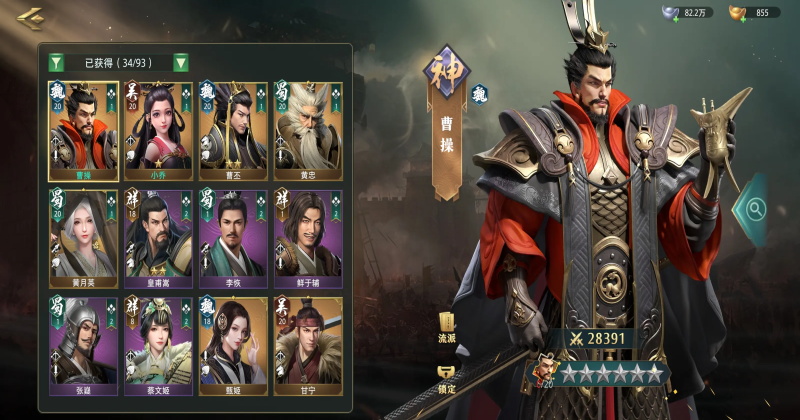This screenshot has width=800, height=420.
Task: Pick the Huang Zhong (黄忠) hero card
Action: (x=308, y=131)
